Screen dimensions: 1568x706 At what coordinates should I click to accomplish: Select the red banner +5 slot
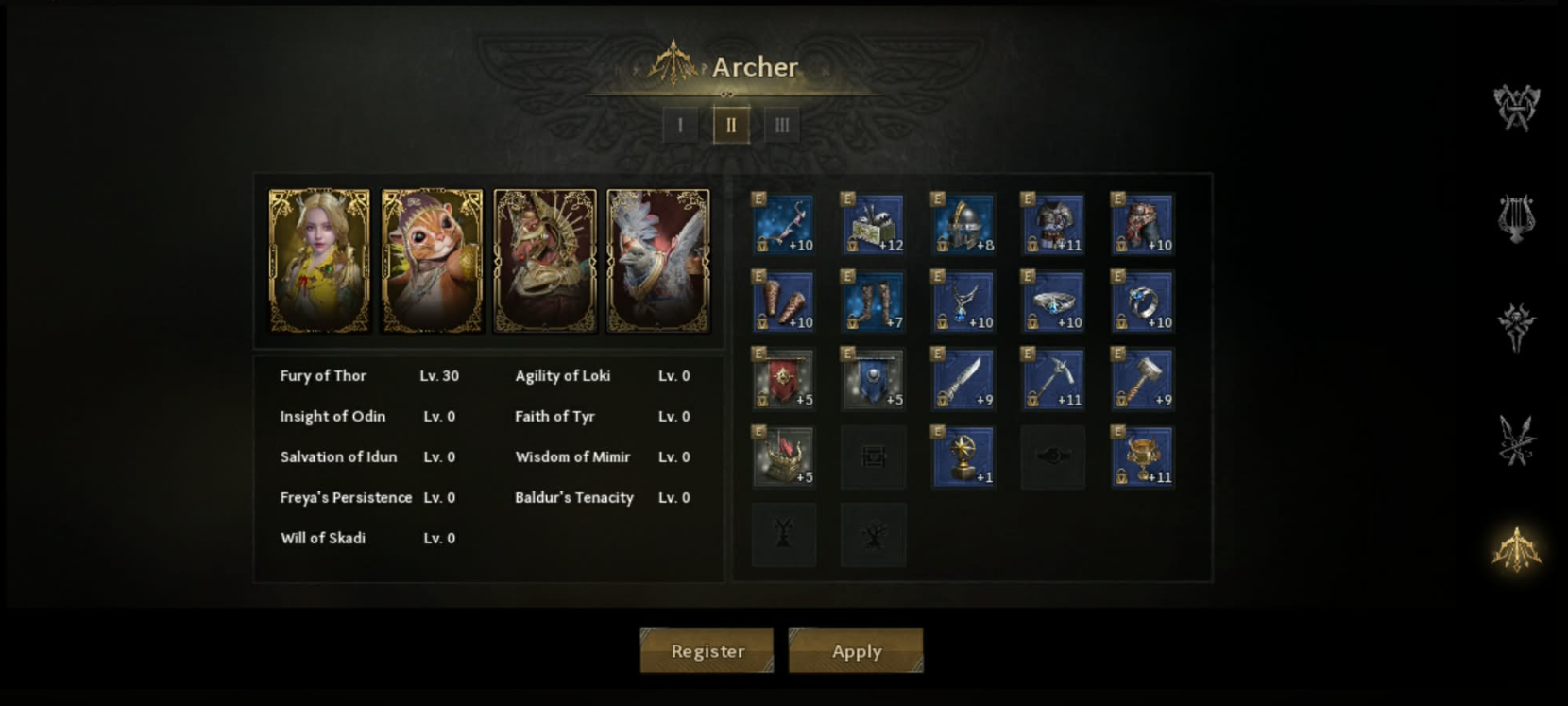point(783,380)
